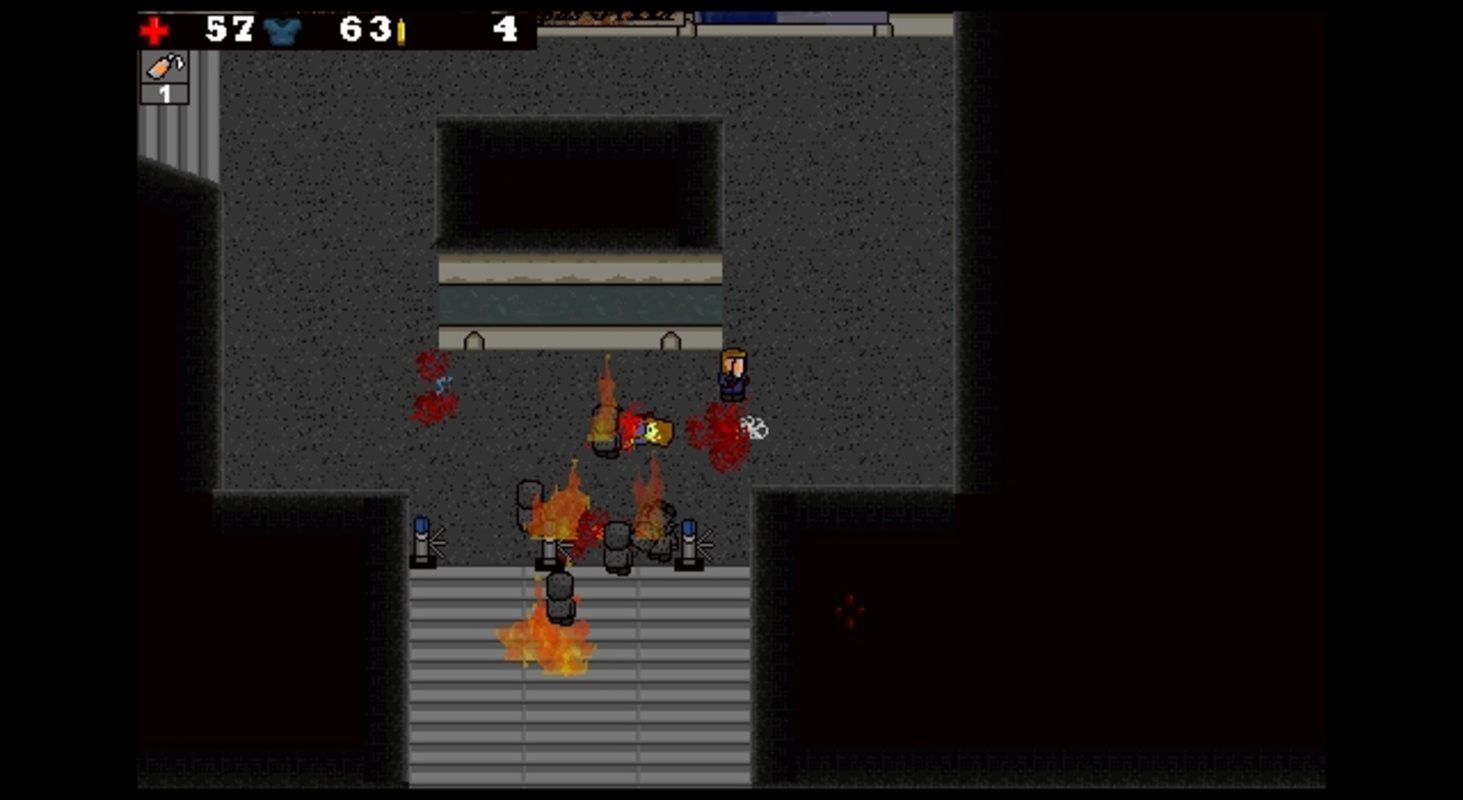
Task: Select the molotov cocktail inventory slot
Action: [164, 68]
